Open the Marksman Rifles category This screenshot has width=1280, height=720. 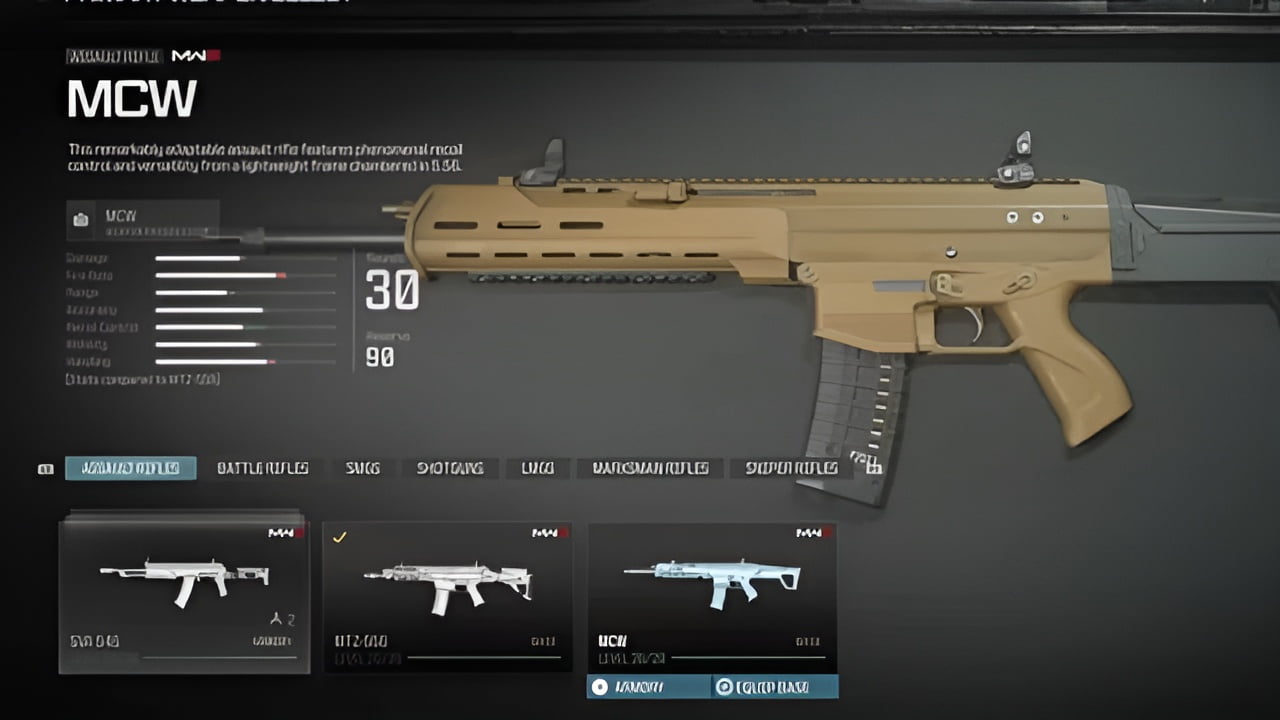[x=652, y=468]
